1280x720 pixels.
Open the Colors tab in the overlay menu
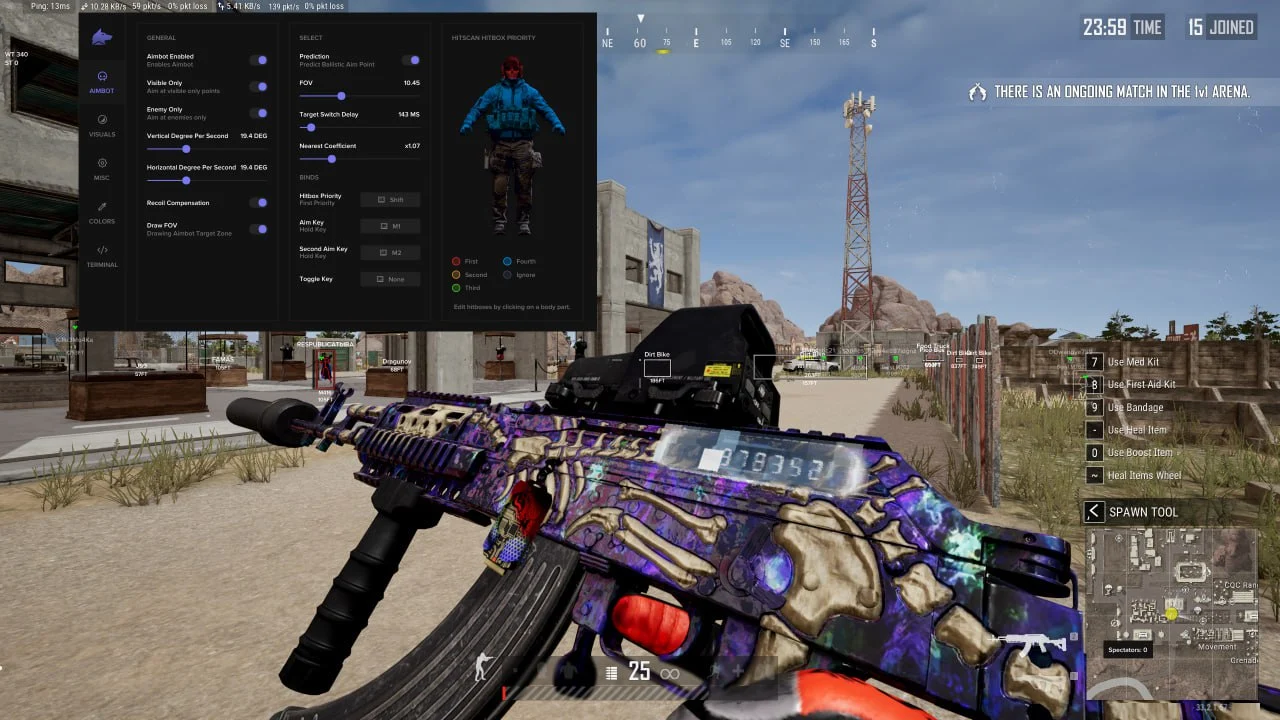(x=102, y=212)
